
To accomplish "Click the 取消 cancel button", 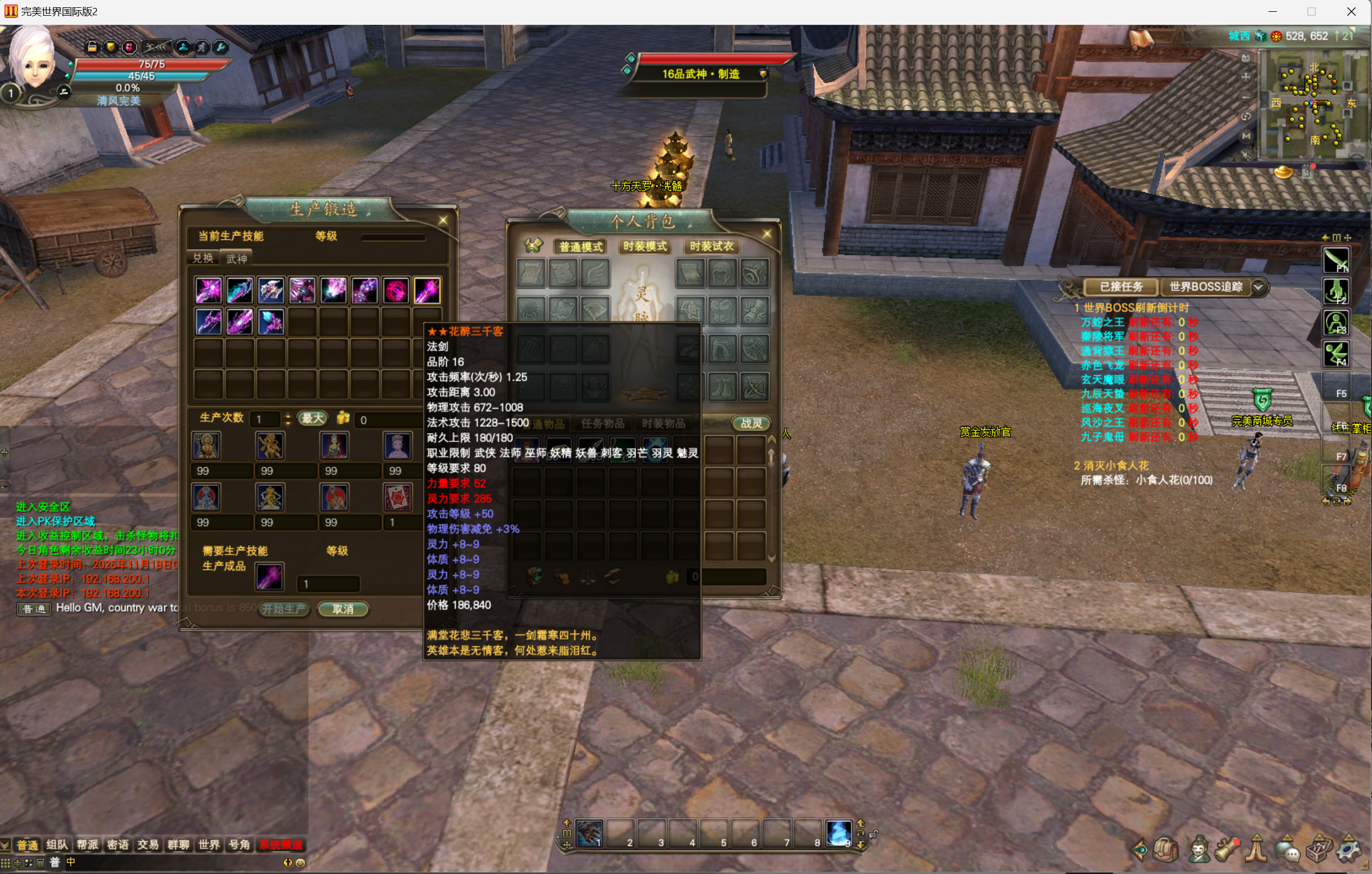I will [343, 609].
